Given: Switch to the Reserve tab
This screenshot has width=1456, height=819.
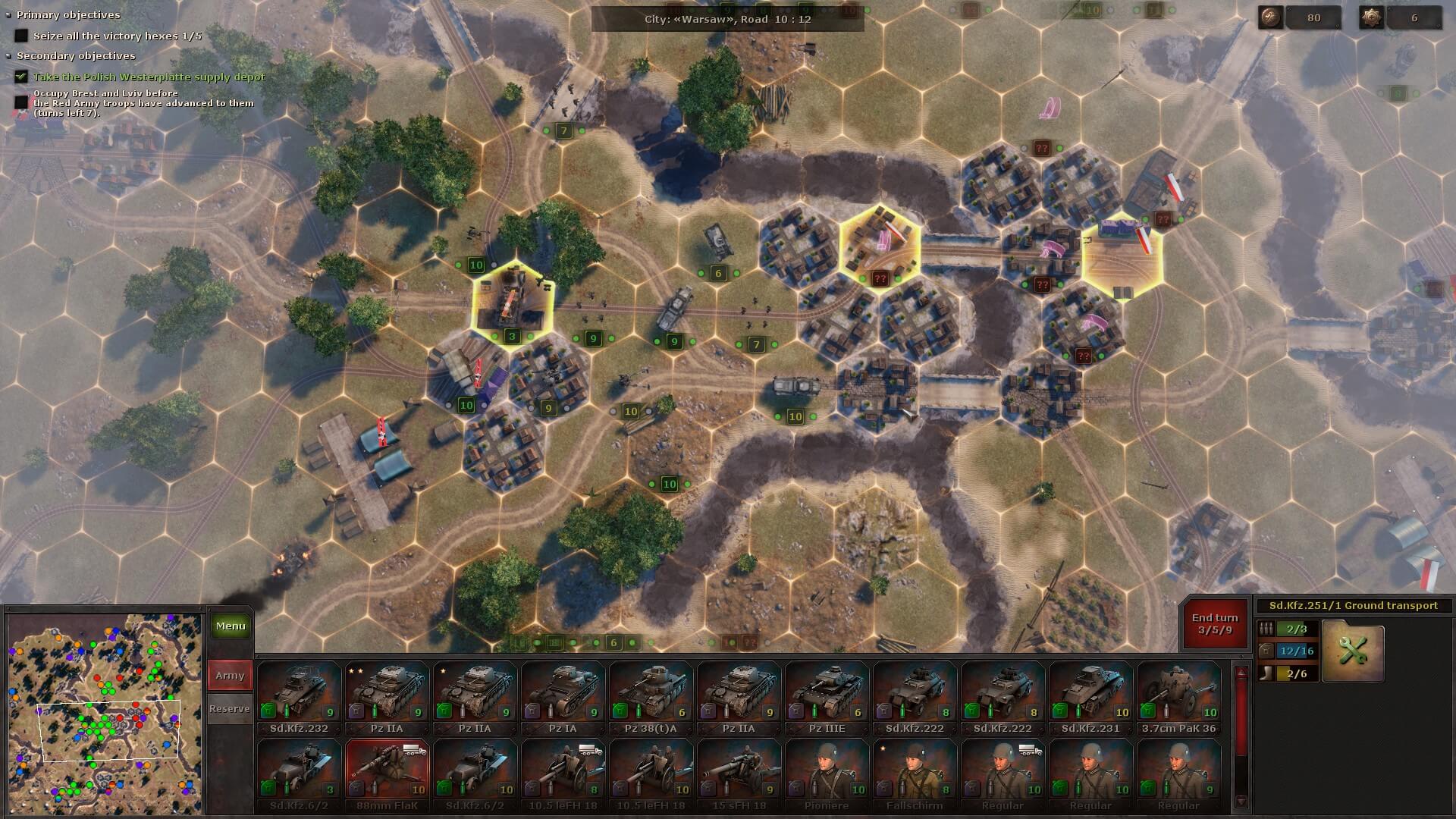Looking at the screenshot, I should tap(230, 708).
